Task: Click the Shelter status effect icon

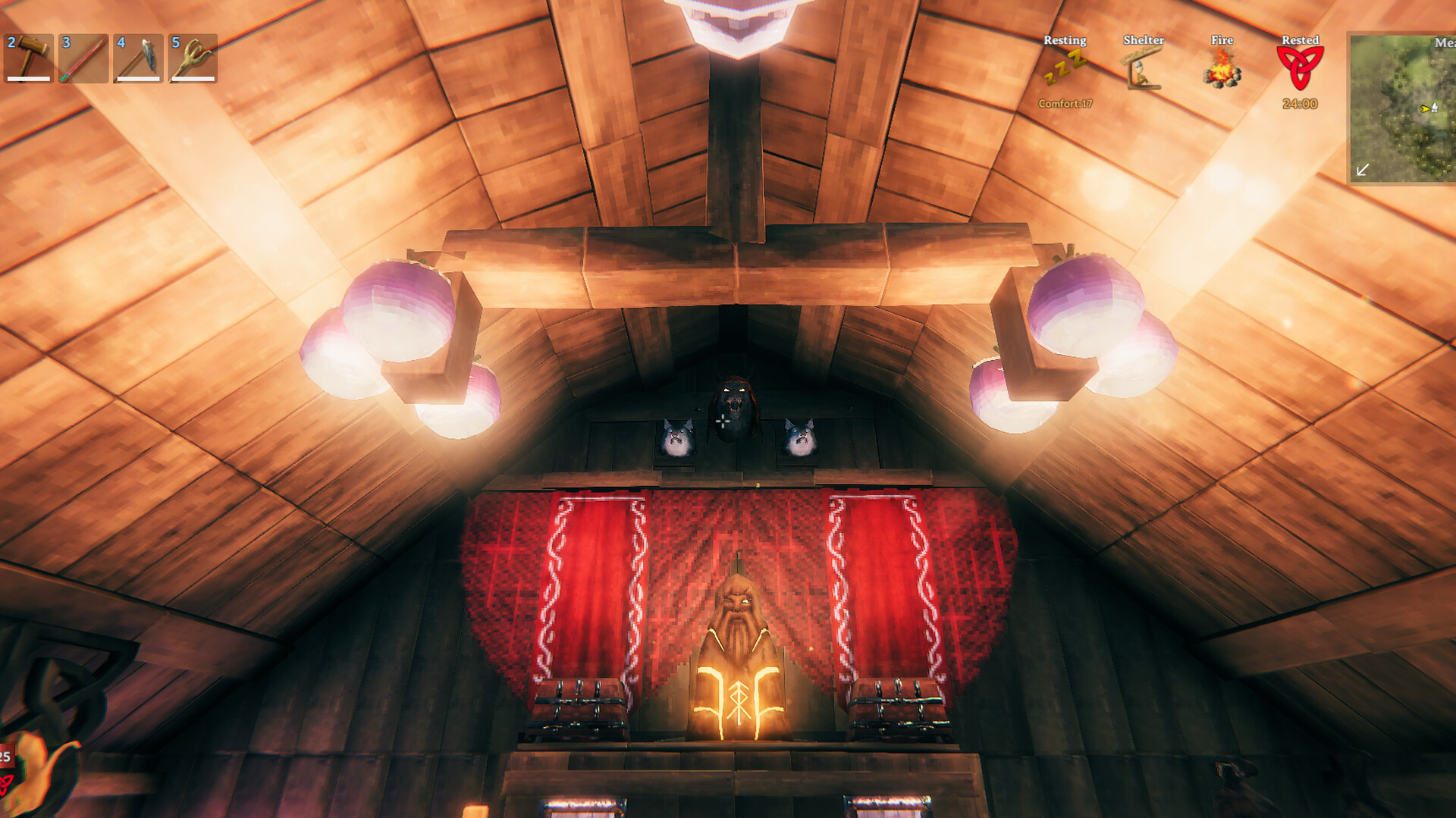Action: pyautogui.click(x=1142, y=71)
